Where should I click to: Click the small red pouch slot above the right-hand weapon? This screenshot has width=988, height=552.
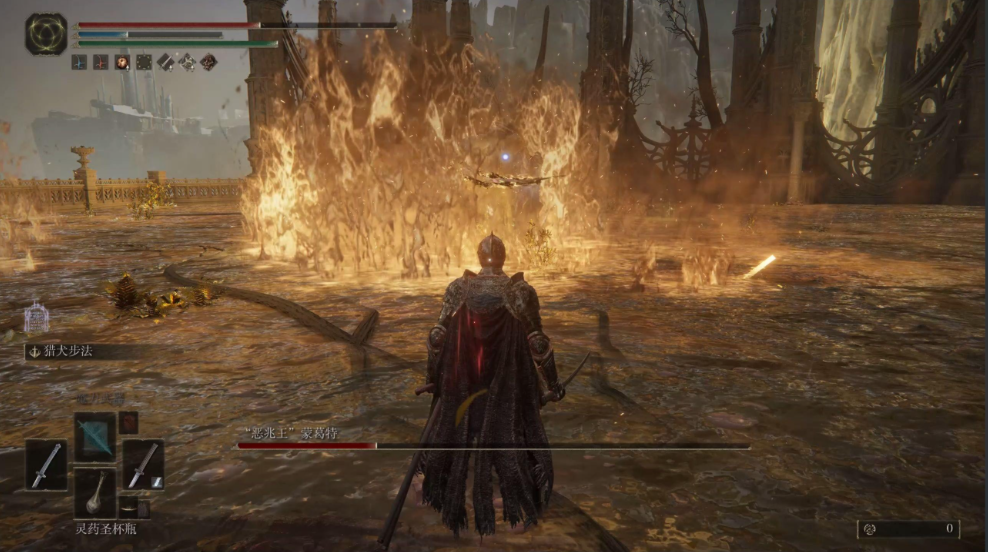(x=129, y=422)
